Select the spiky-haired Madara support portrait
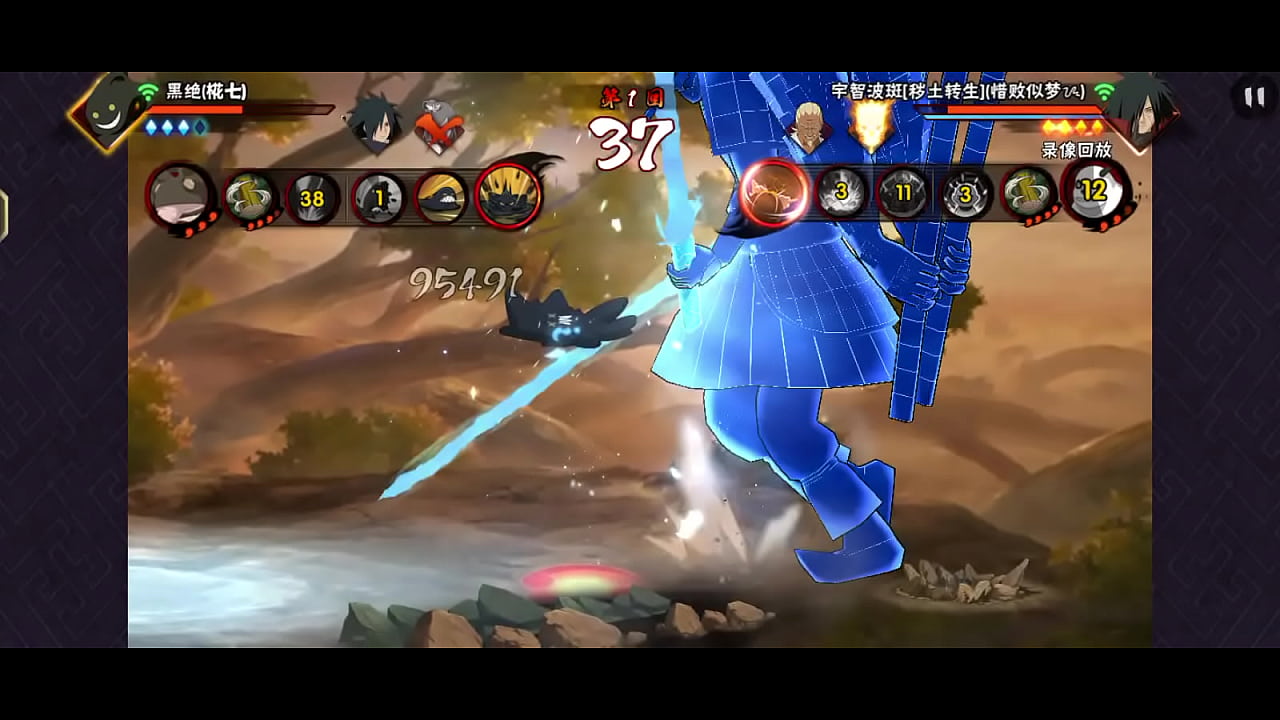The height and width of the screenshot is (720, 1280). tap(375, 124)
